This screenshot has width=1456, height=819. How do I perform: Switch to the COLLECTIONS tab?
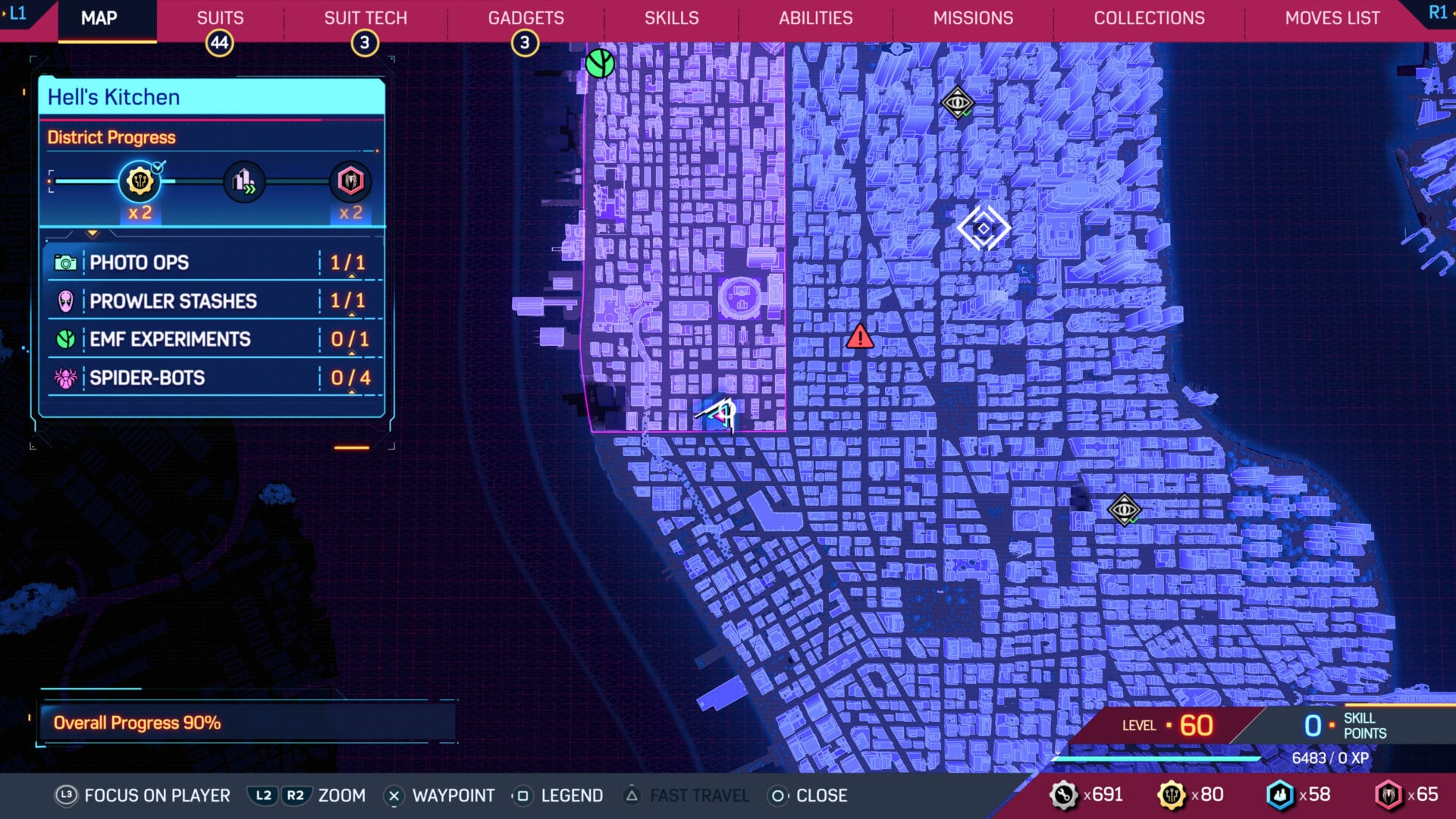(1149, 18)
